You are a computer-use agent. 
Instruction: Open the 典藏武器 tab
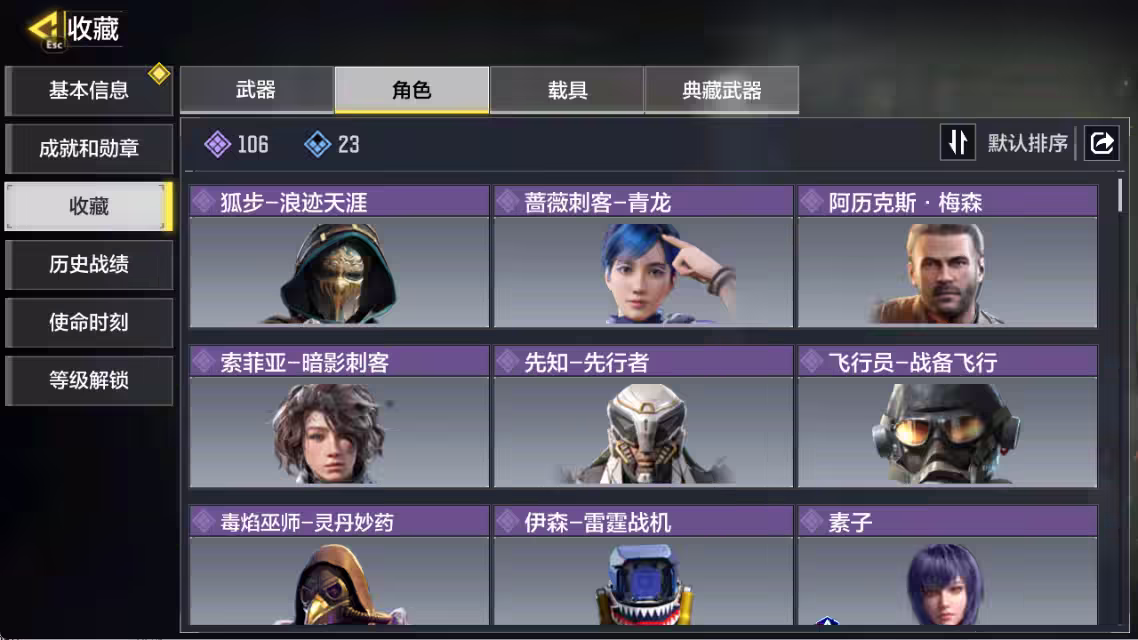point(722,91)
